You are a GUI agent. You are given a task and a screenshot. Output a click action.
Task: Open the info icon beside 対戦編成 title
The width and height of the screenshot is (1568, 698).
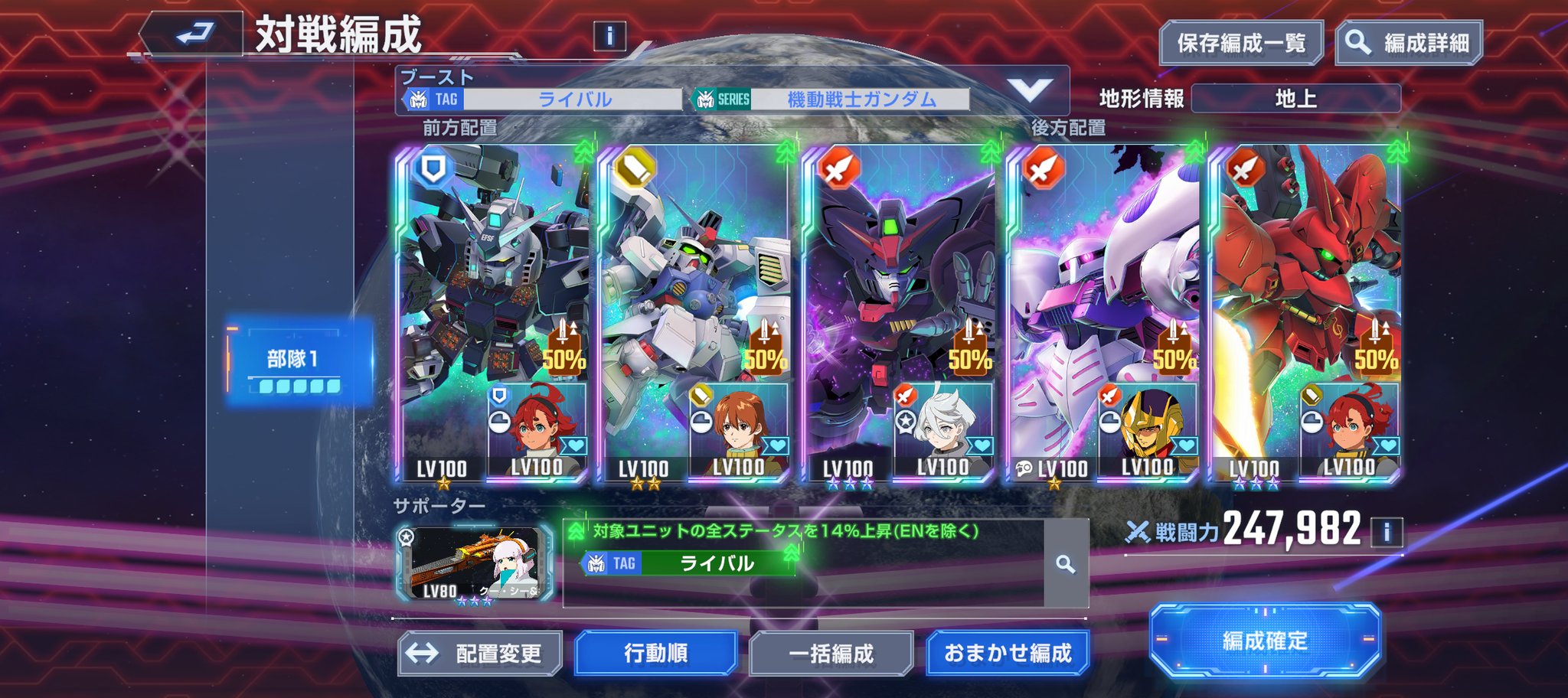pyautogui.click(x=609, y=36)
